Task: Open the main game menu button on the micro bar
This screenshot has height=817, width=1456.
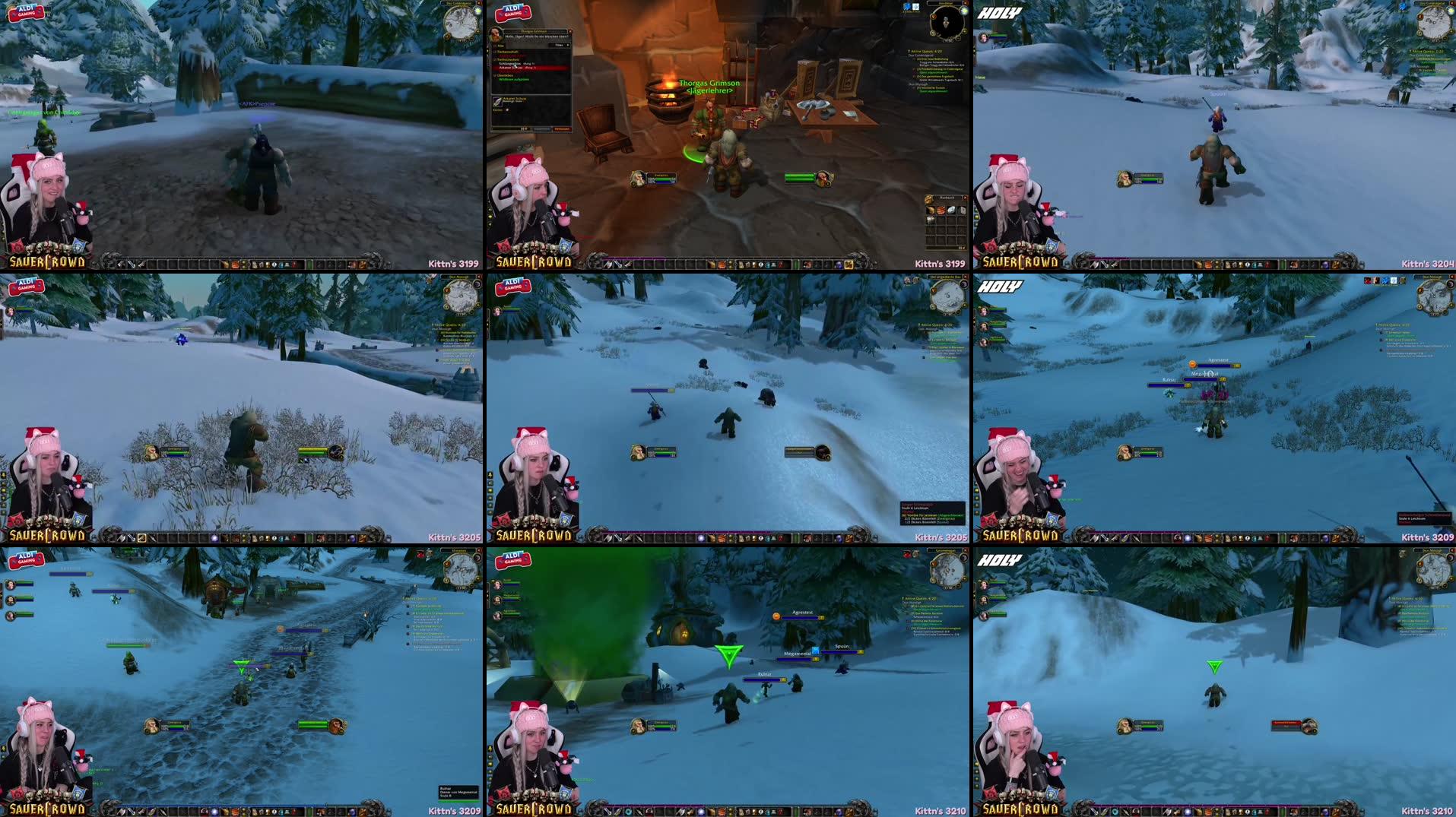Action: 781,265
